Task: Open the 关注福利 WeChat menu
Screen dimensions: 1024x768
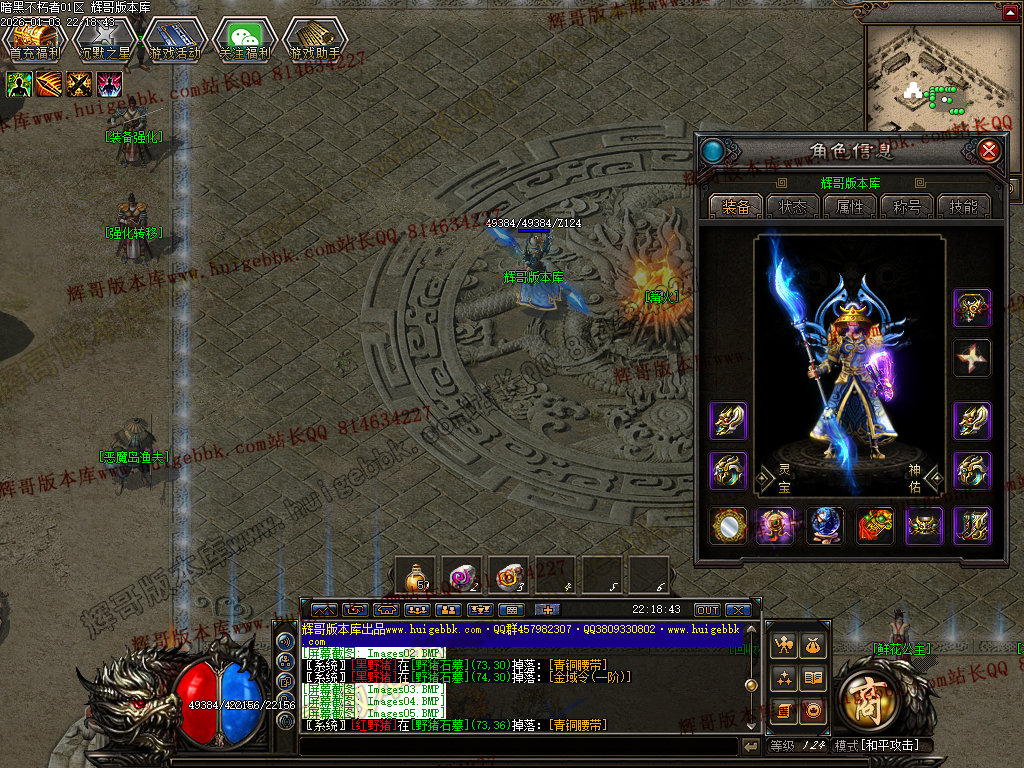Action: tap(245, 40)
